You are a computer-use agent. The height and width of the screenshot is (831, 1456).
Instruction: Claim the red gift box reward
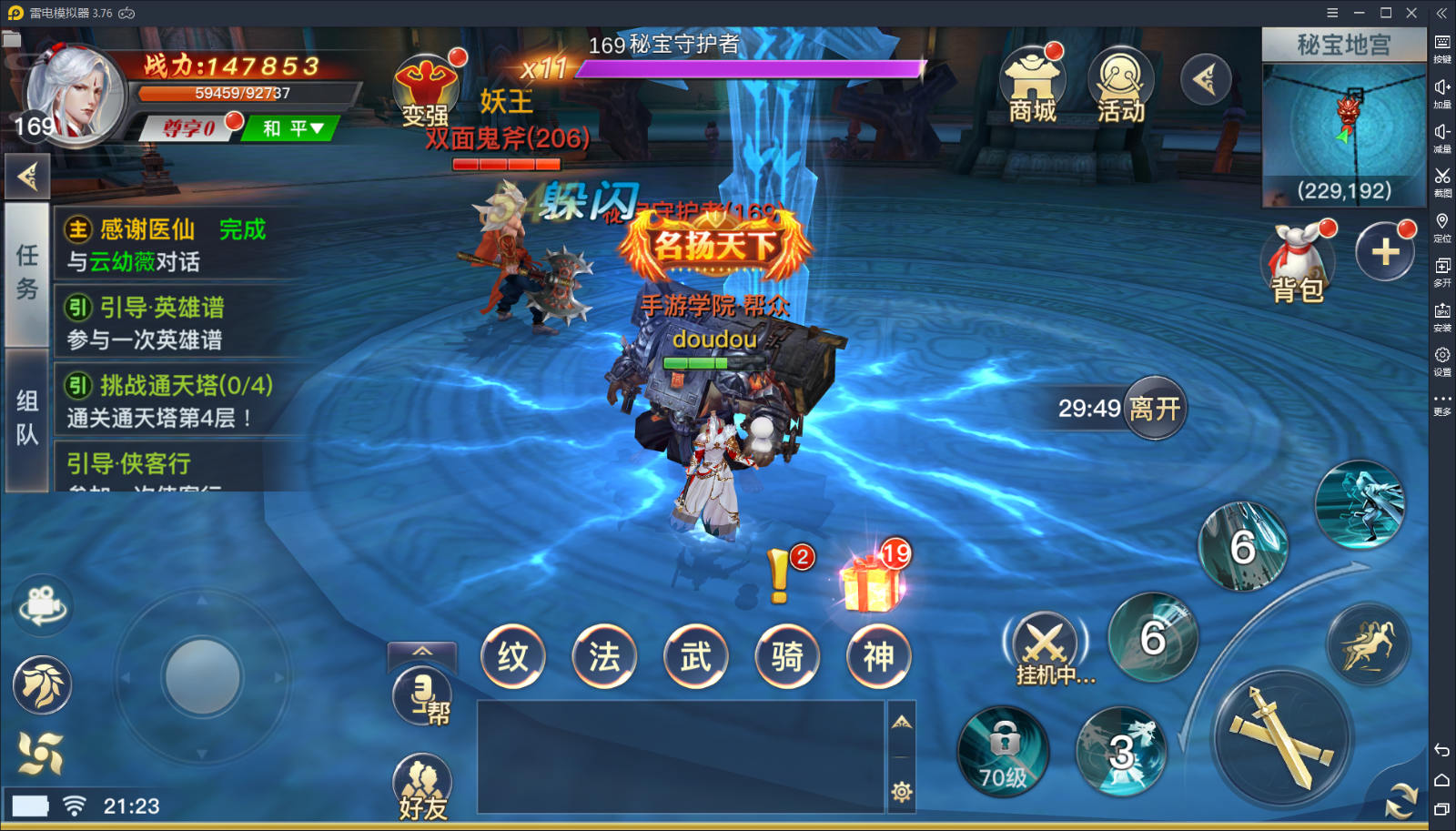point(871,583)
